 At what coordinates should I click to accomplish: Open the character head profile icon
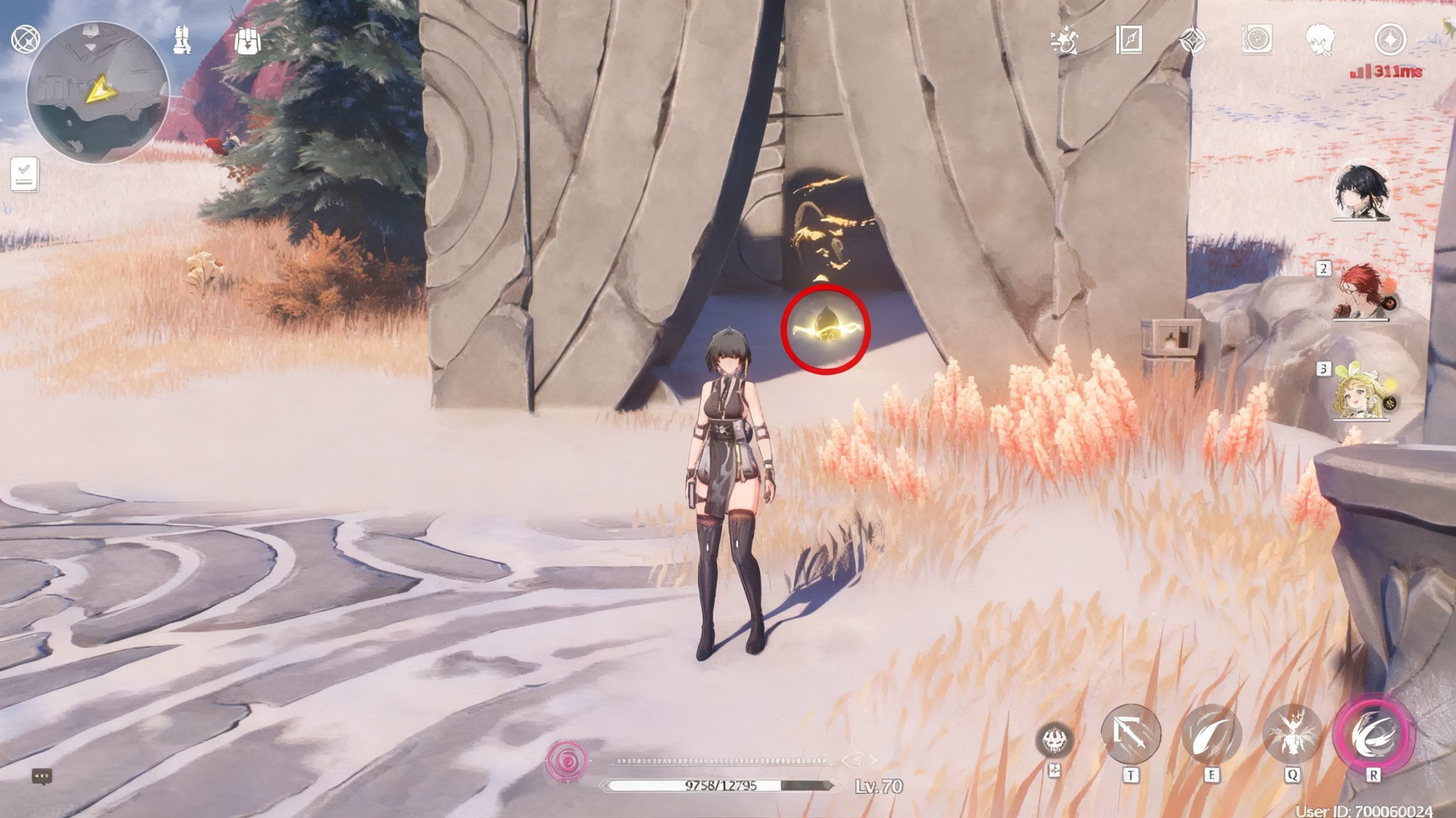click(x=1320, y=40)
